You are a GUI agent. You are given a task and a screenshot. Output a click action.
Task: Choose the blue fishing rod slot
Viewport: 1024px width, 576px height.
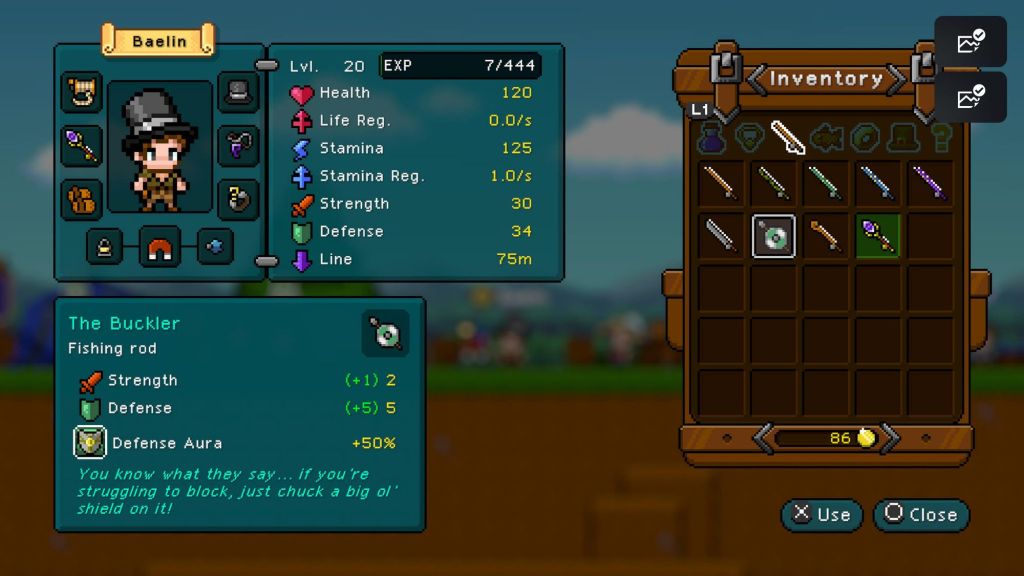tap(878, 183)
